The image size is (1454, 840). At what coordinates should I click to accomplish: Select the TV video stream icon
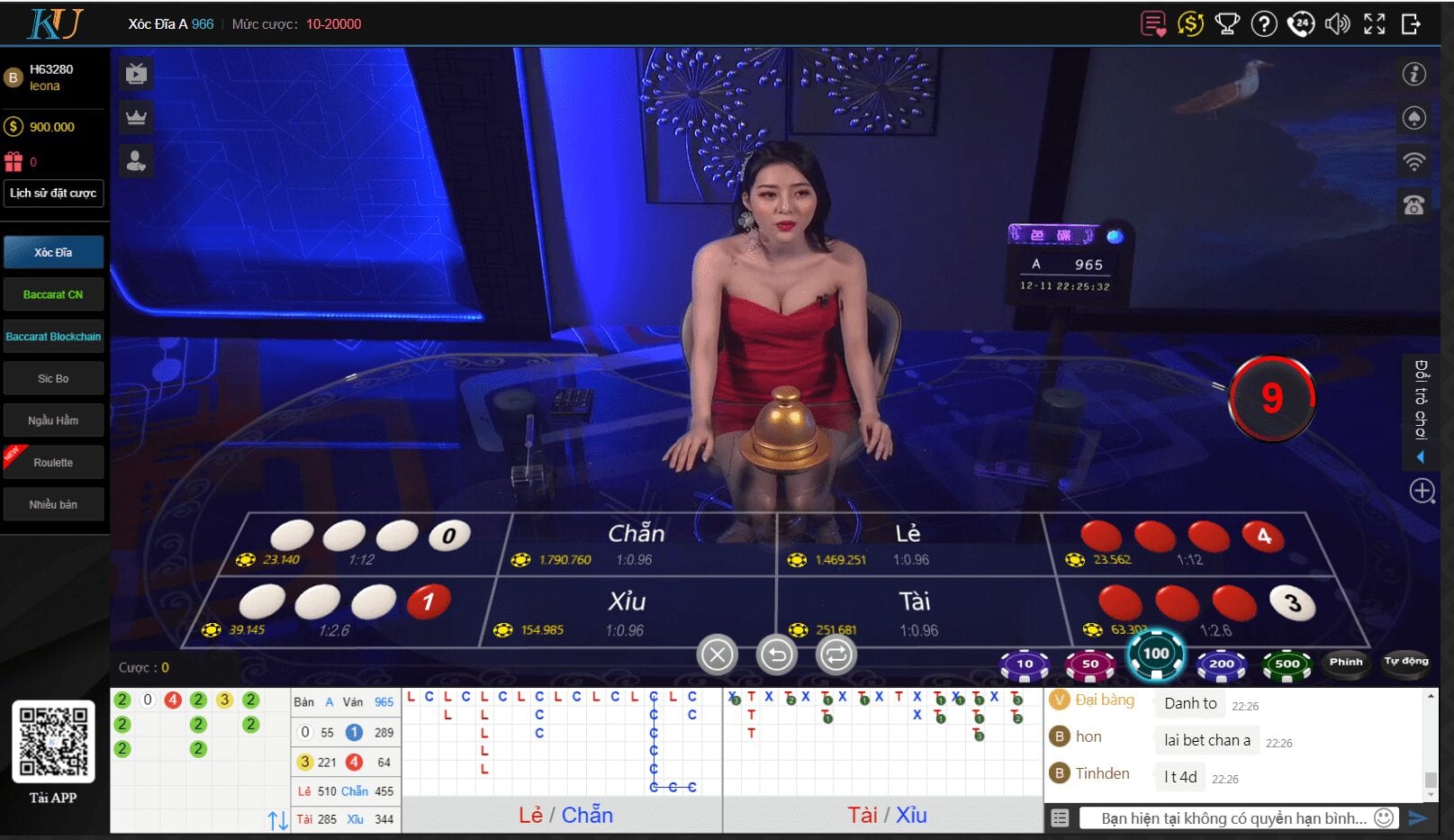click(136, 74)
